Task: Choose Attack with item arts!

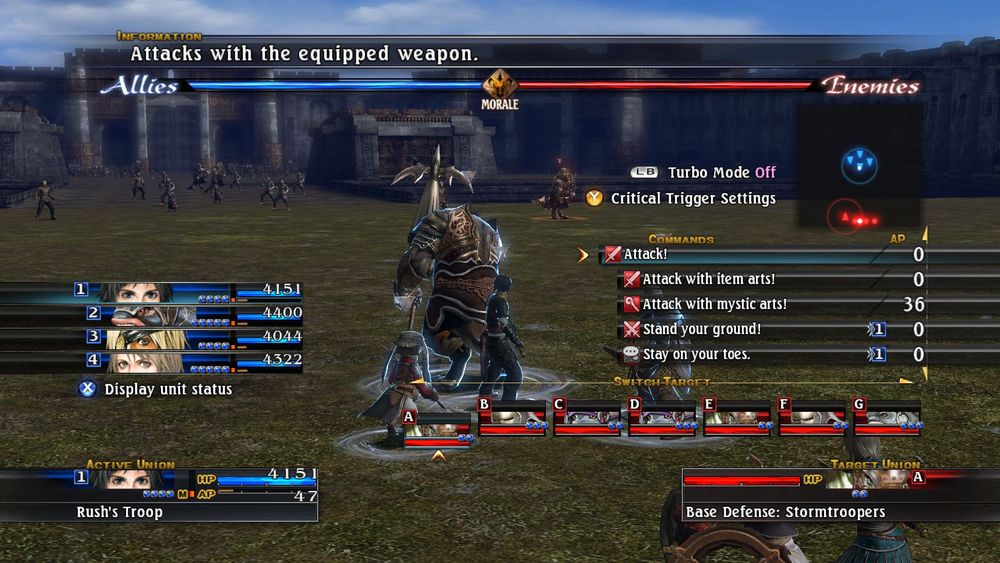Action: [708, 280]
